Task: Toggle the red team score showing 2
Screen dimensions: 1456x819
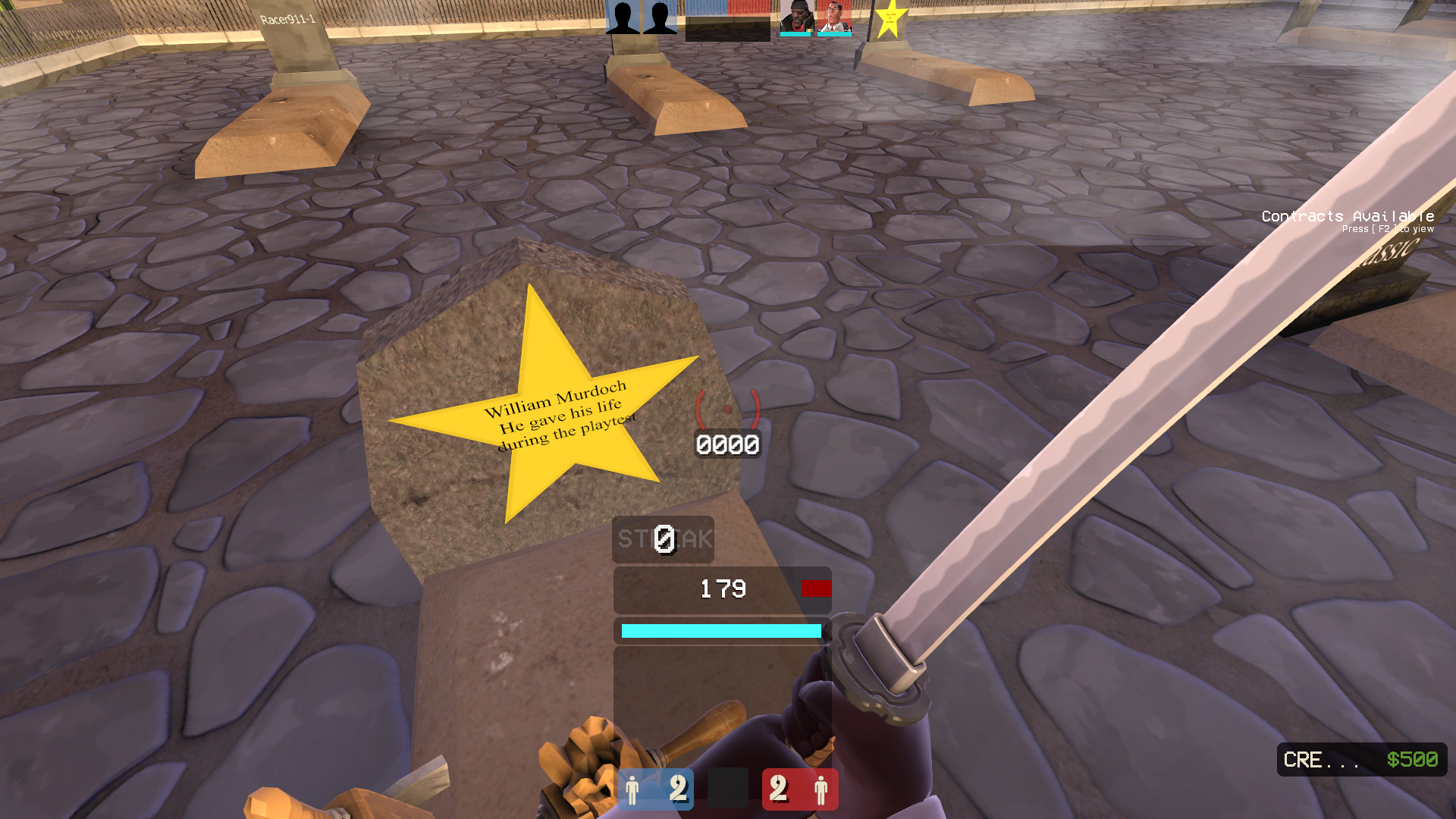Action: click(x=777, y=789)
